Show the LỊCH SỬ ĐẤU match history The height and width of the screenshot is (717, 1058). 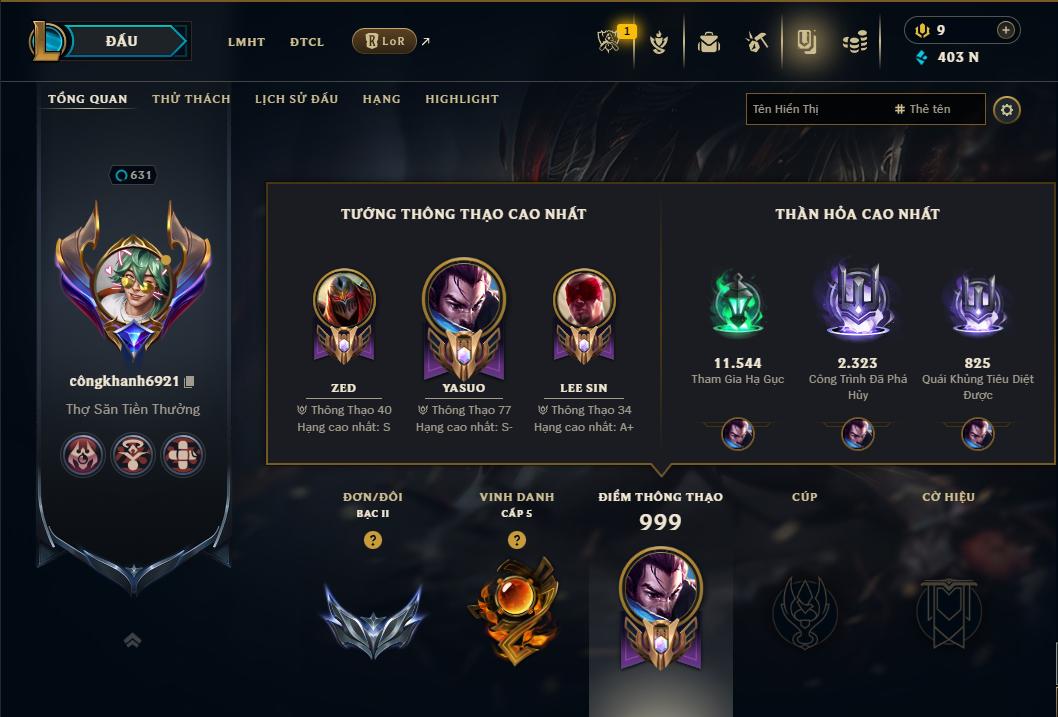pyautogui.click(x=296, y=99)
